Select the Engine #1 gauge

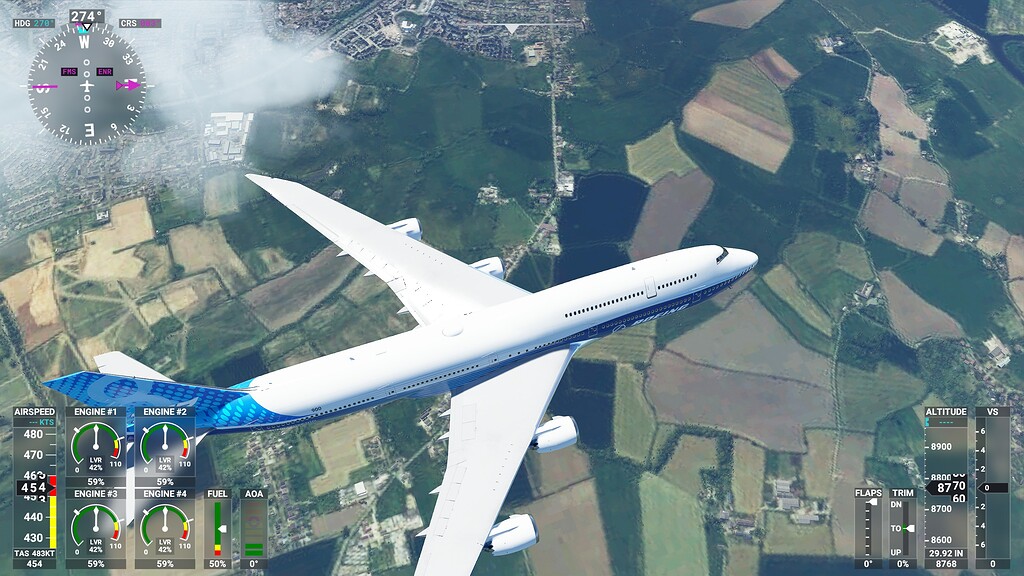96,445
